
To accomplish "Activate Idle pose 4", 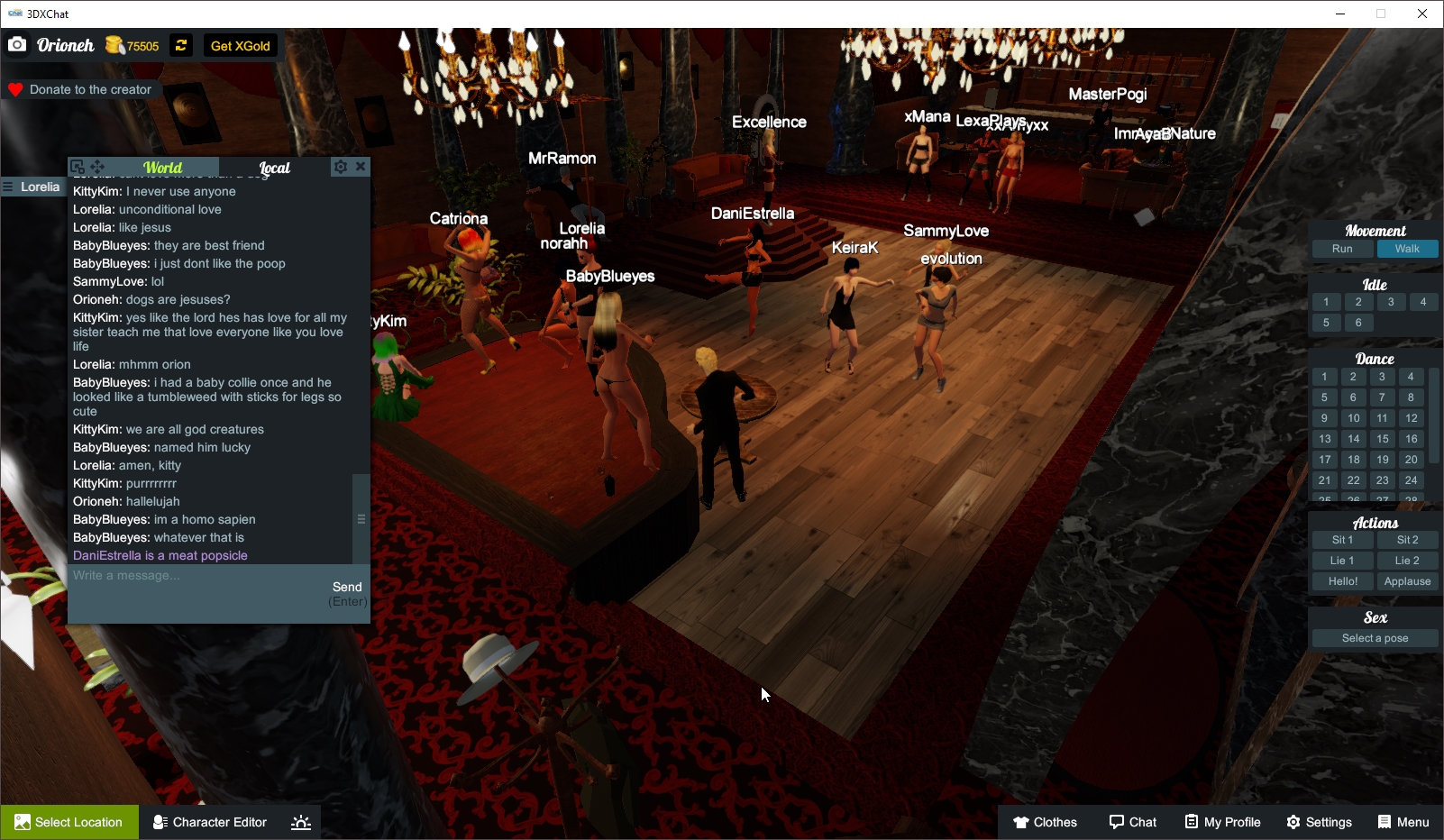I will [x=1424, y=302].
